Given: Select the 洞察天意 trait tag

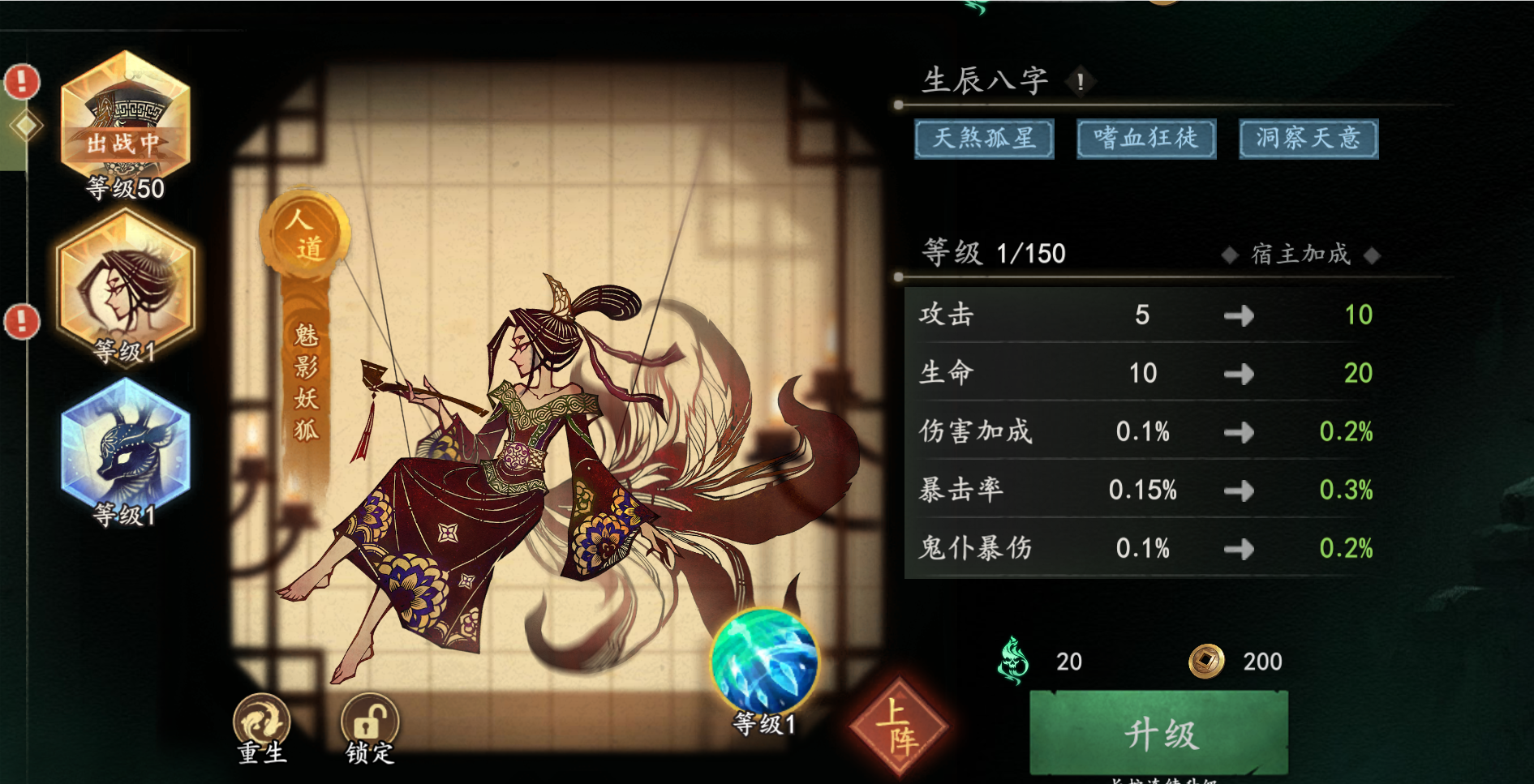Looking at the screenshot, I should click(x=1307, y=138).
